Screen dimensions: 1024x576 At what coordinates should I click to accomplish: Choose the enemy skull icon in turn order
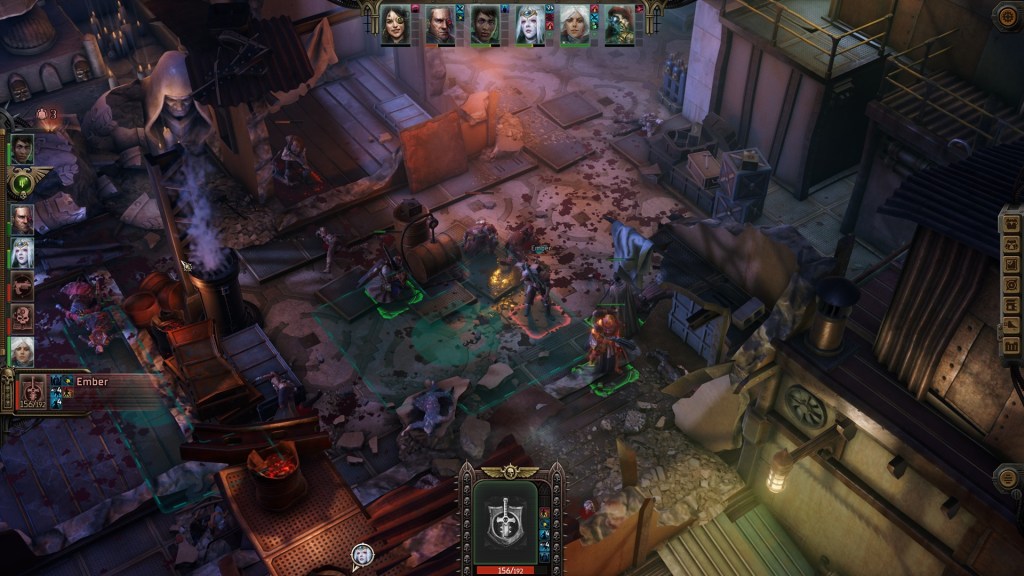click(22, 318)
